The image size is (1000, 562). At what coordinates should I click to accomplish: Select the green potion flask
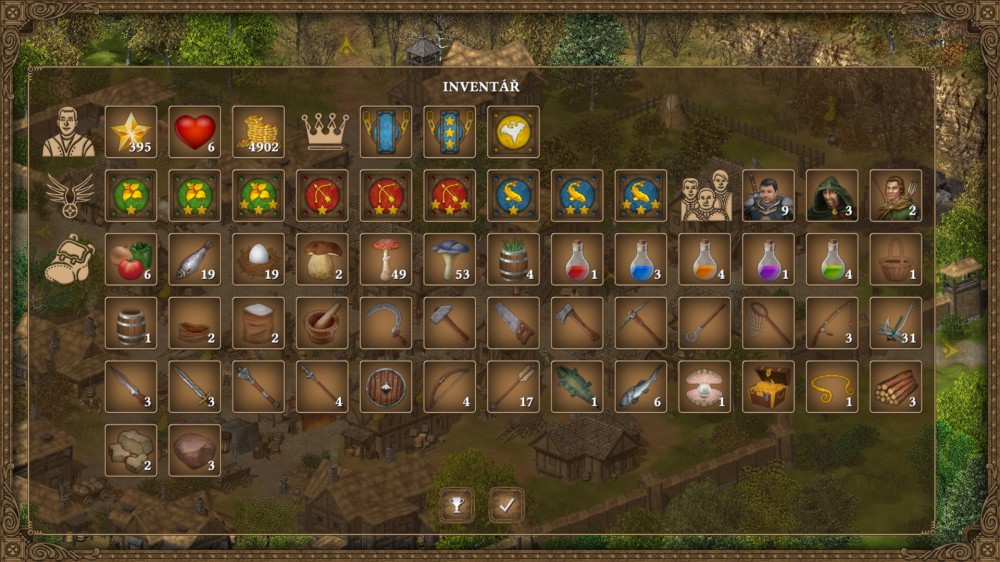coord(833,260)
